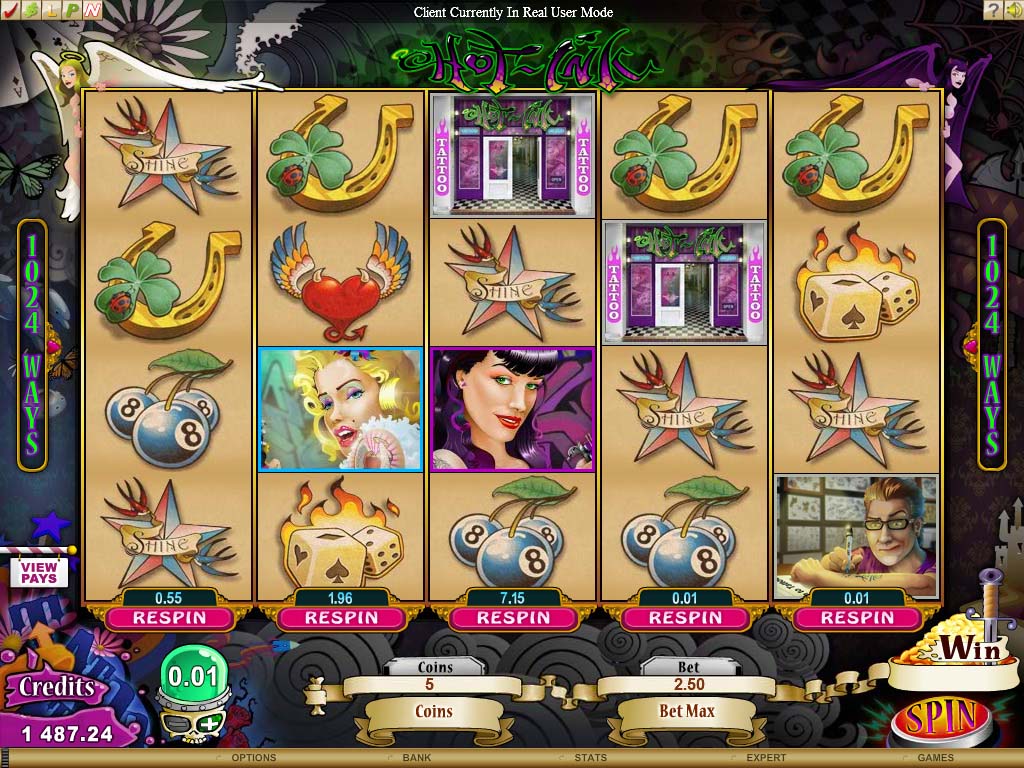Screen dimensions: 1024x768
Task: Click the Coins banner button
Action: point(434,712)
